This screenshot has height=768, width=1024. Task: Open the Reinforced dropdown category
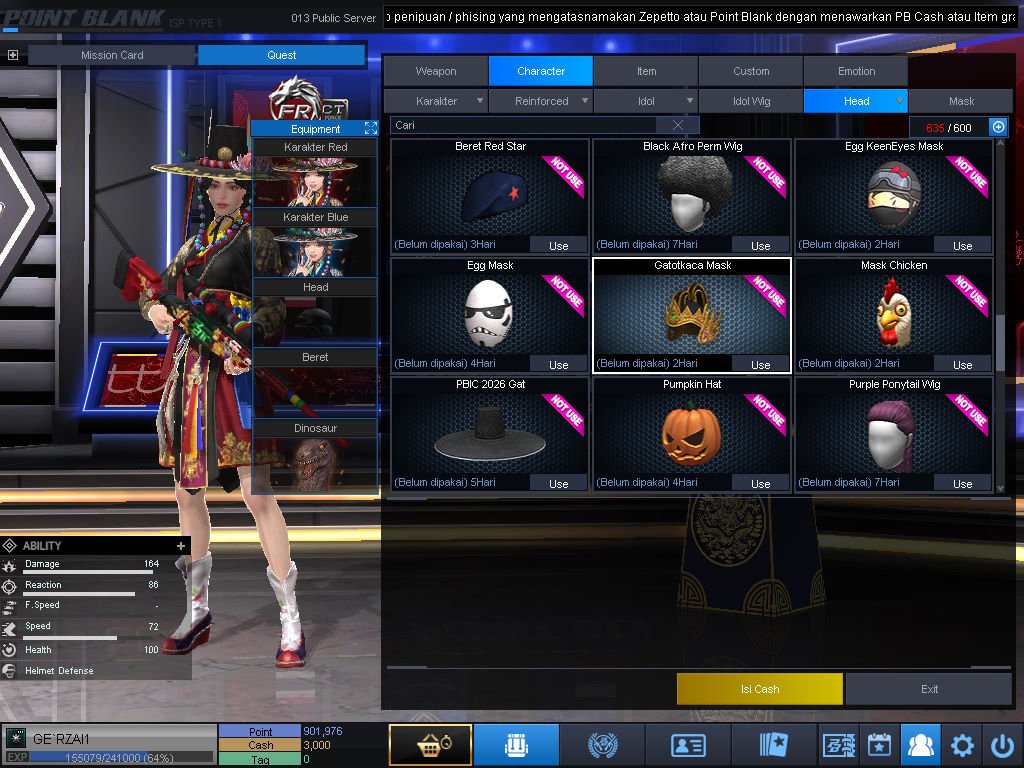coord(542,101)
